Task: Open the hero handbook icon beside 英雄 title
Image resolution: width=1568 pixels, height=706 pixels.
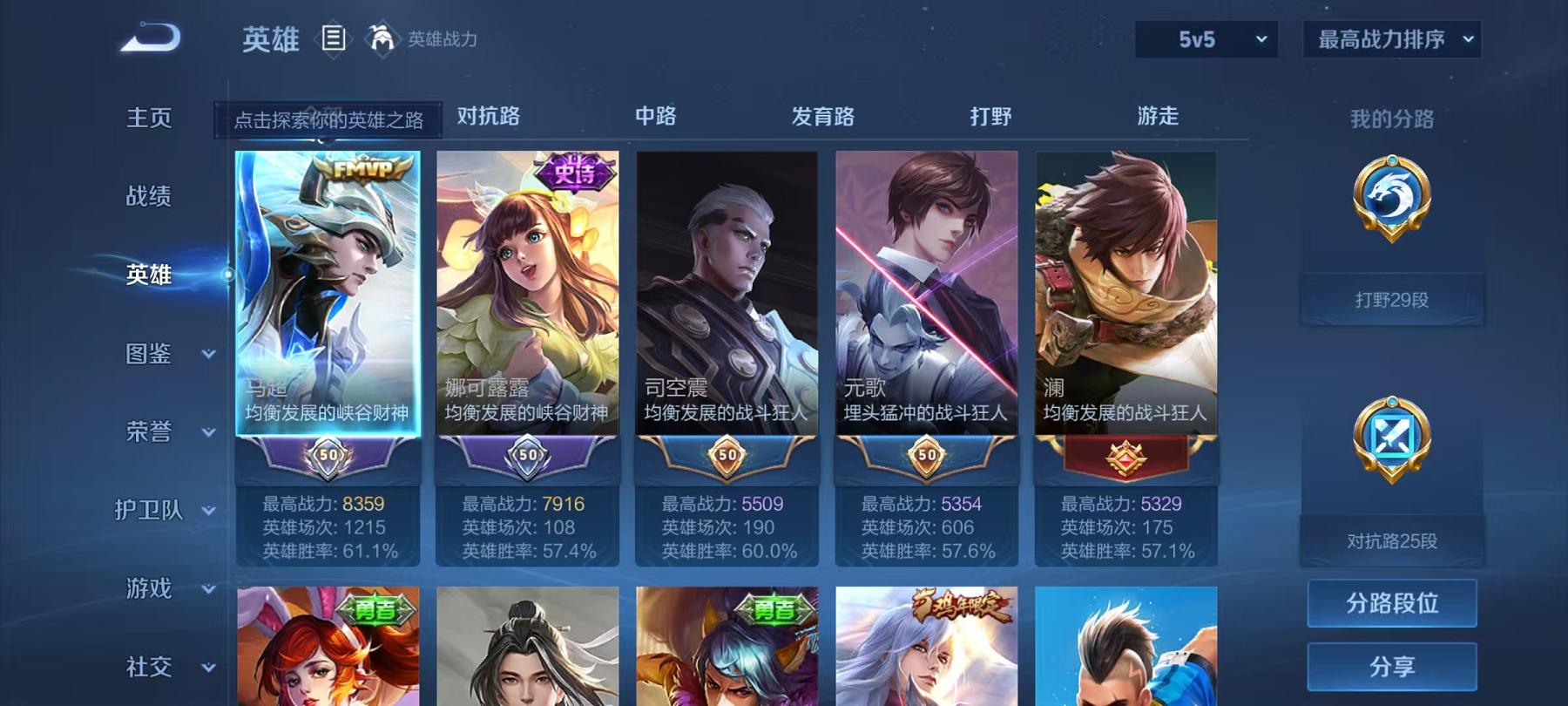Action: coord(332,37)
